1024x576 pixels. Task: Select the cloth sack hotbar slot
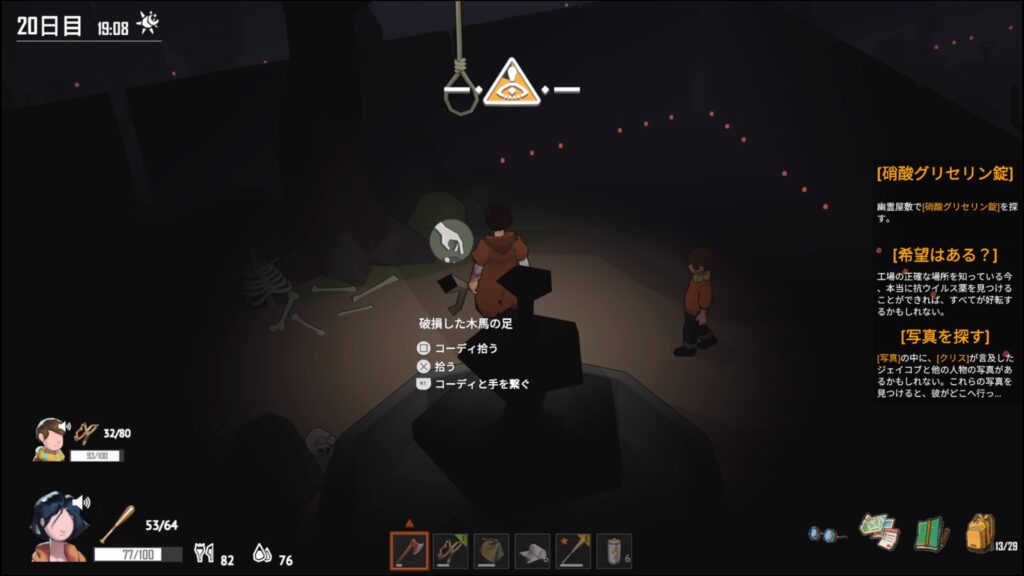(491, 551)
